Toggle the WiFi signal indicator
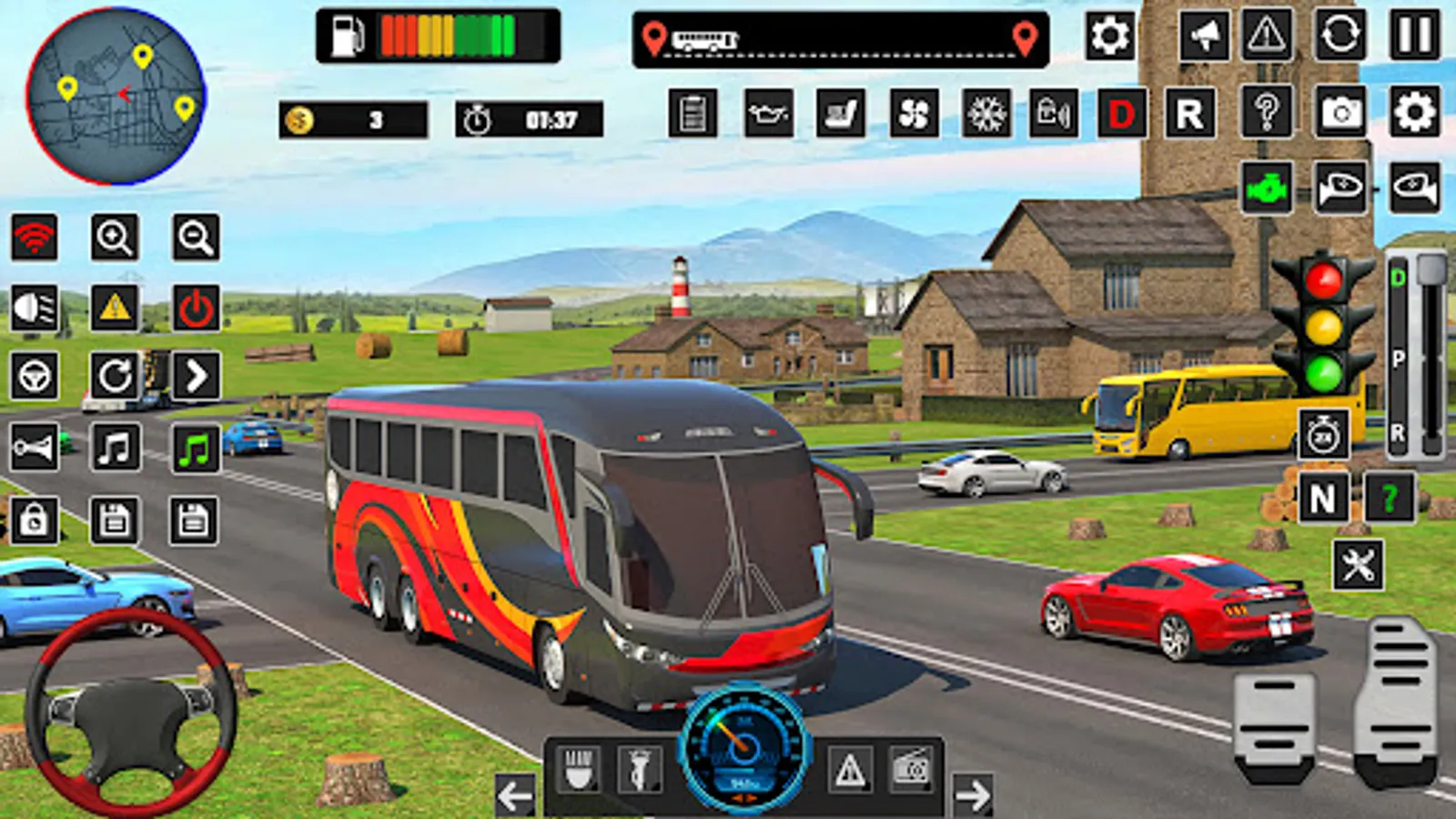Screen dimensions: 1456x819 [32, 237]
